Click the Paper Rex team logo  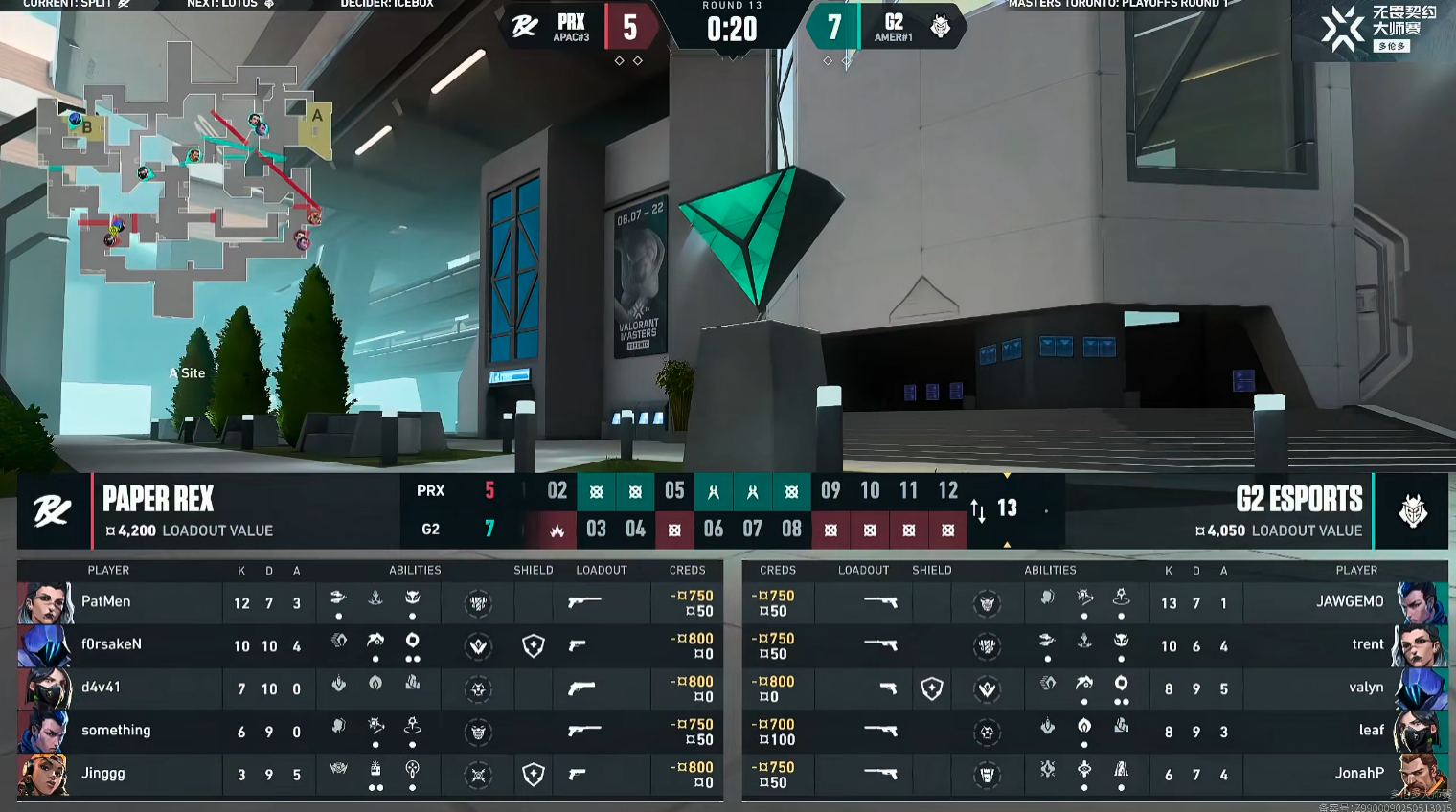(x=53, y=511)
